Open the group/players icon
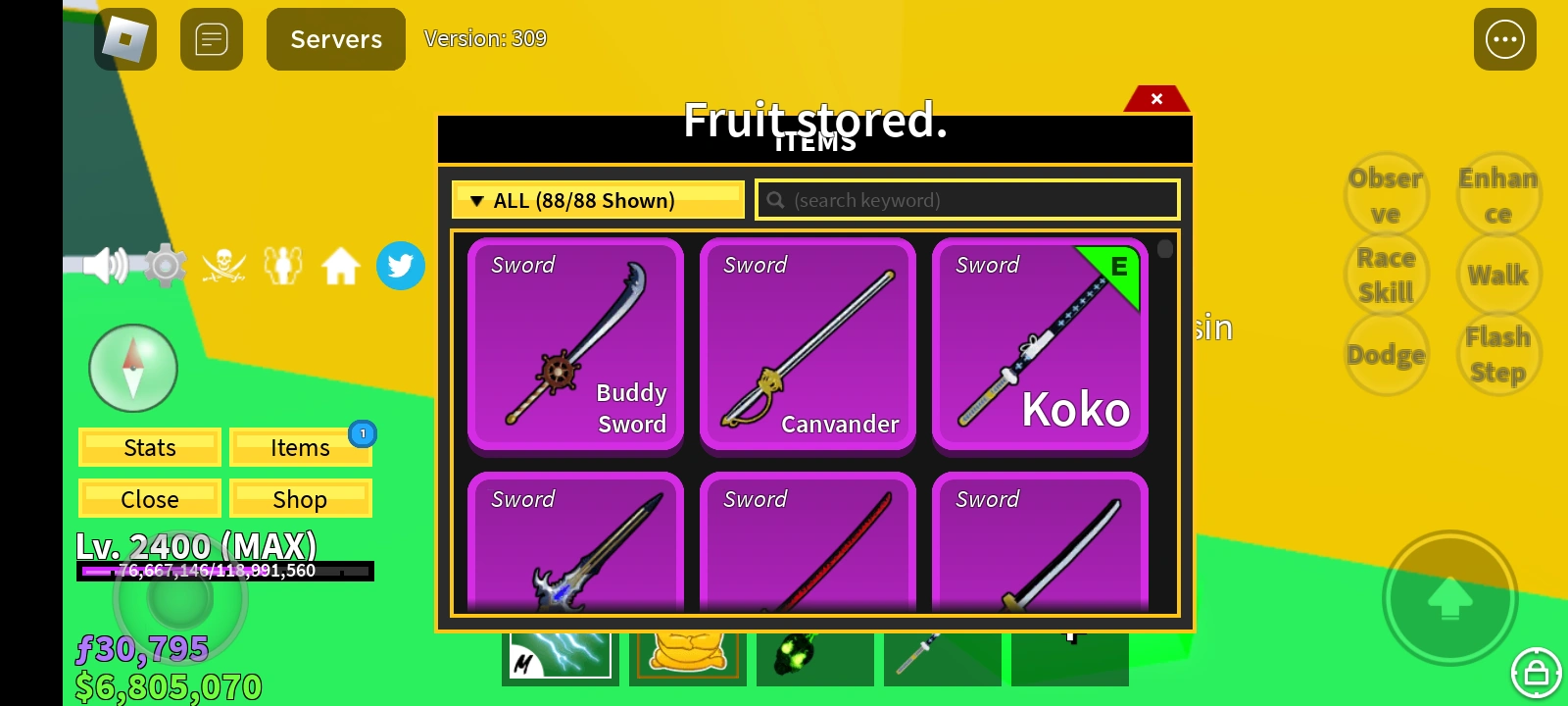Viewport: 1568px width, 706px height. [282, 265]
